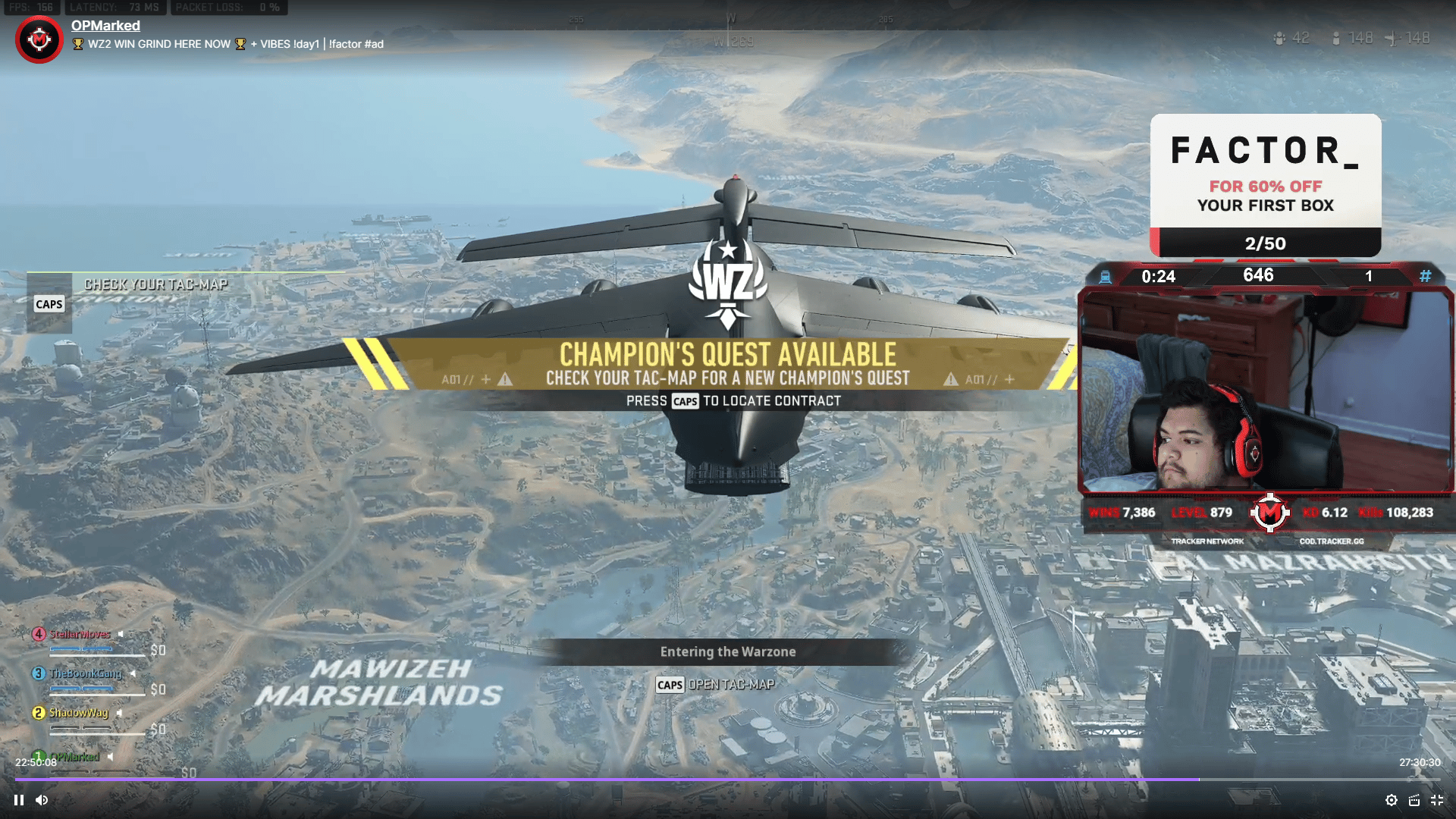Mute the stream using the speaker icon

(x=43, y=799)
